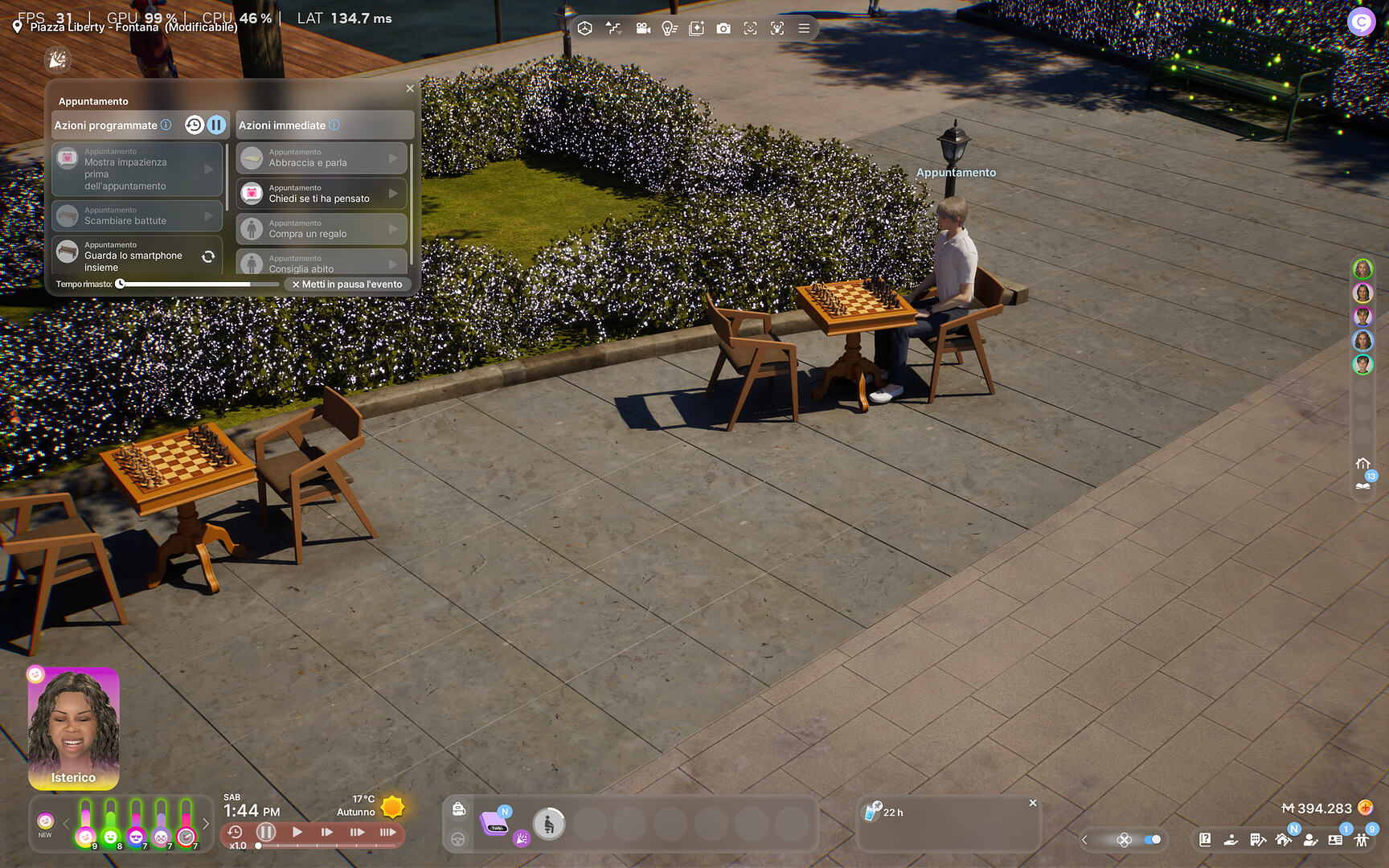Select the video recording mode icon
This screenshot has height=868, width=1389.
click(642, 27)
